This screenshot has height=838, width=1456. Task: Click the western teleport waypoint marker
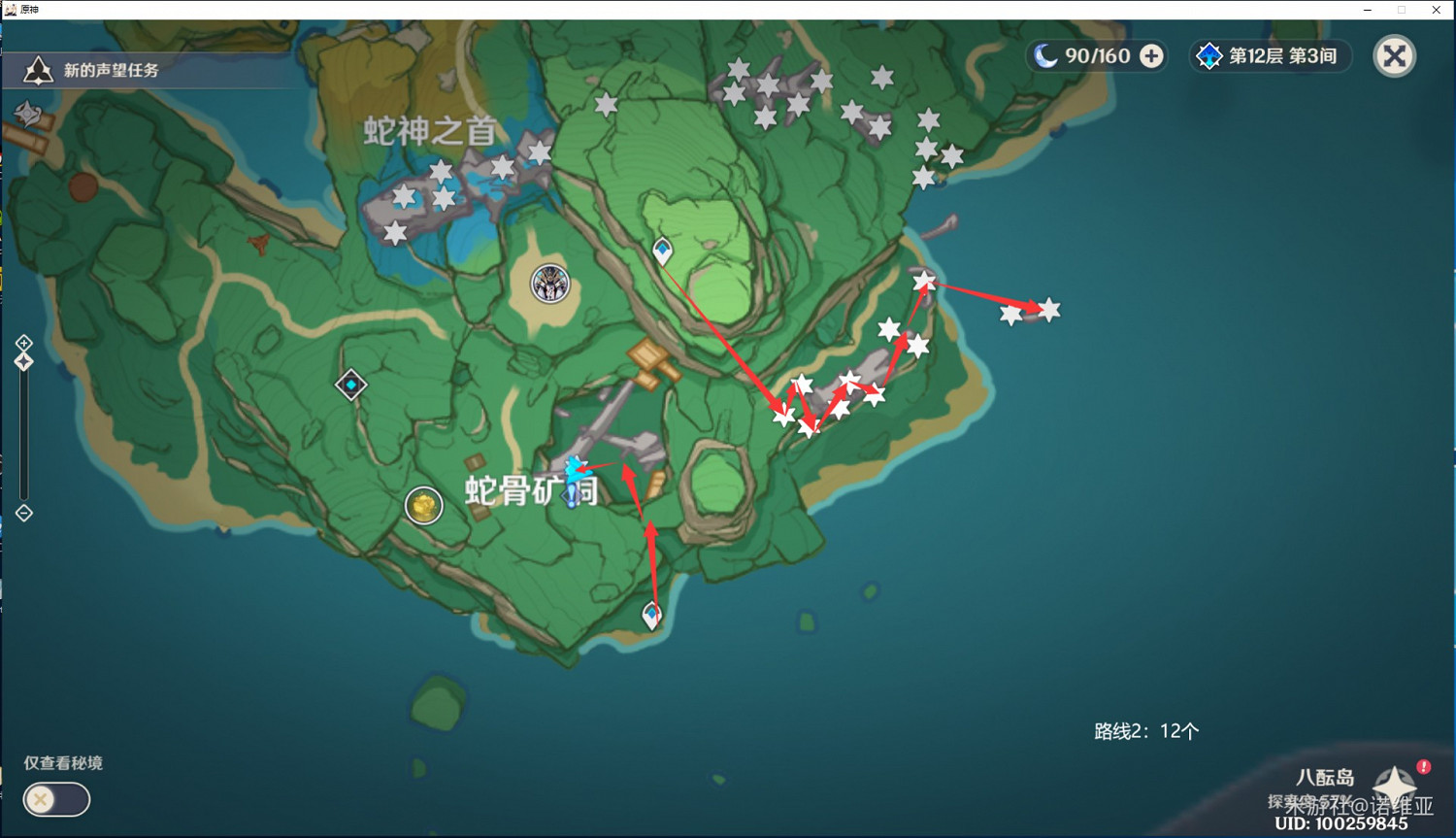coord(351,385)
